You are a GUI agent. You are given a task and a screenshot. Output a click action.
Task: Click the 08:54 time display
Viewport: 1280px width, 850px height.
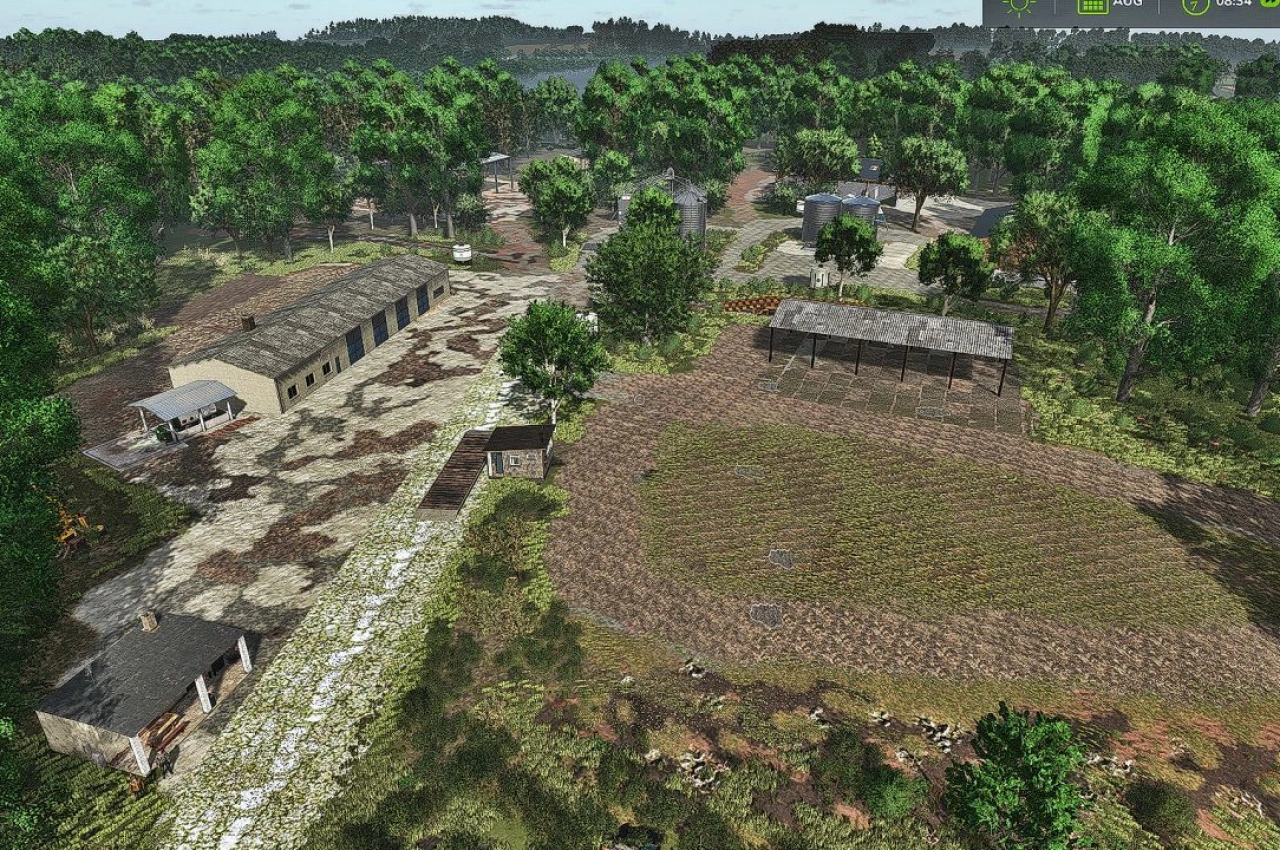tap(1234, 5)
